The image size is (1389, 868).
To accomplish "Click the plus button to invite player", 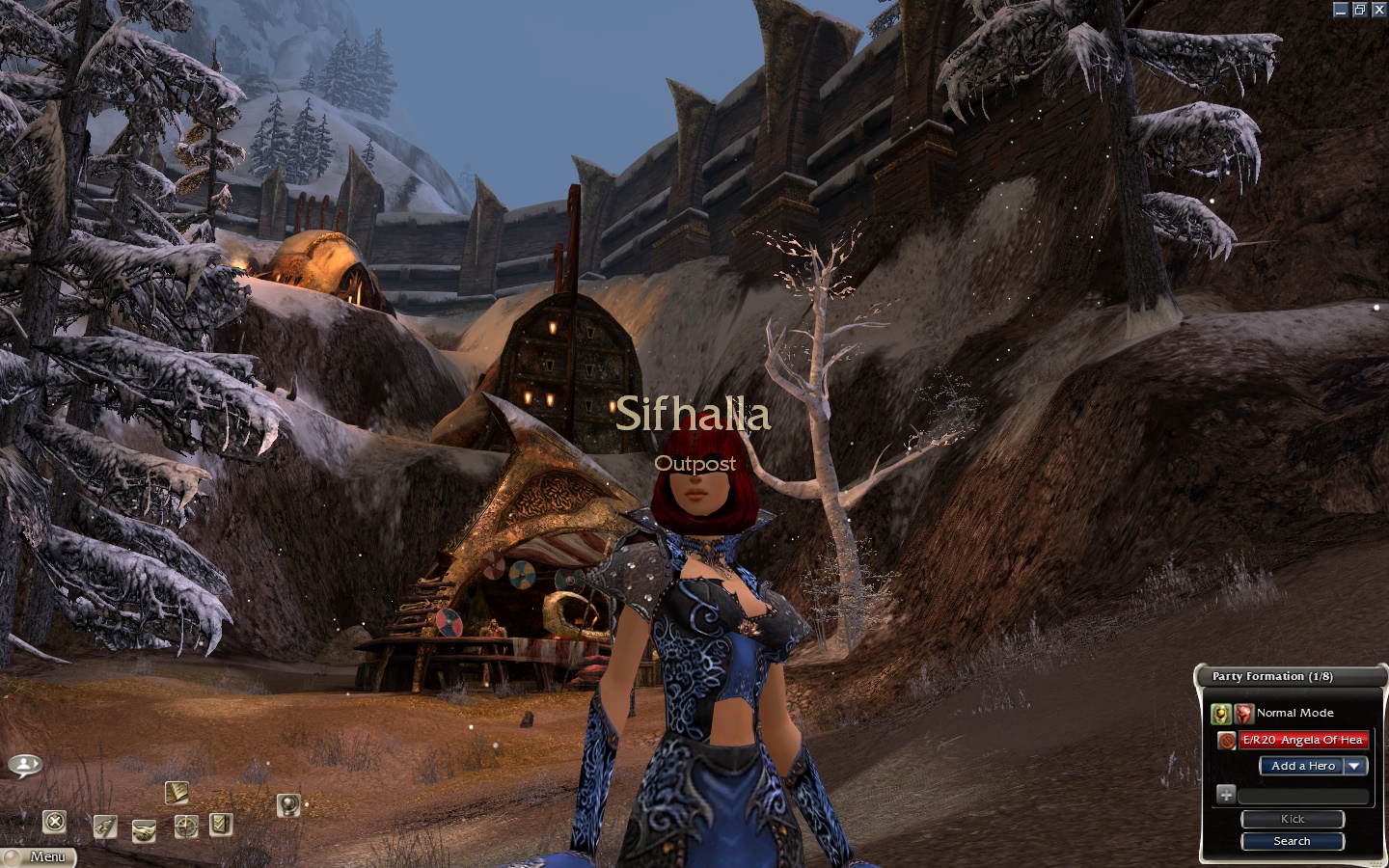I will pyautogui.click(x=1225, y=795).
